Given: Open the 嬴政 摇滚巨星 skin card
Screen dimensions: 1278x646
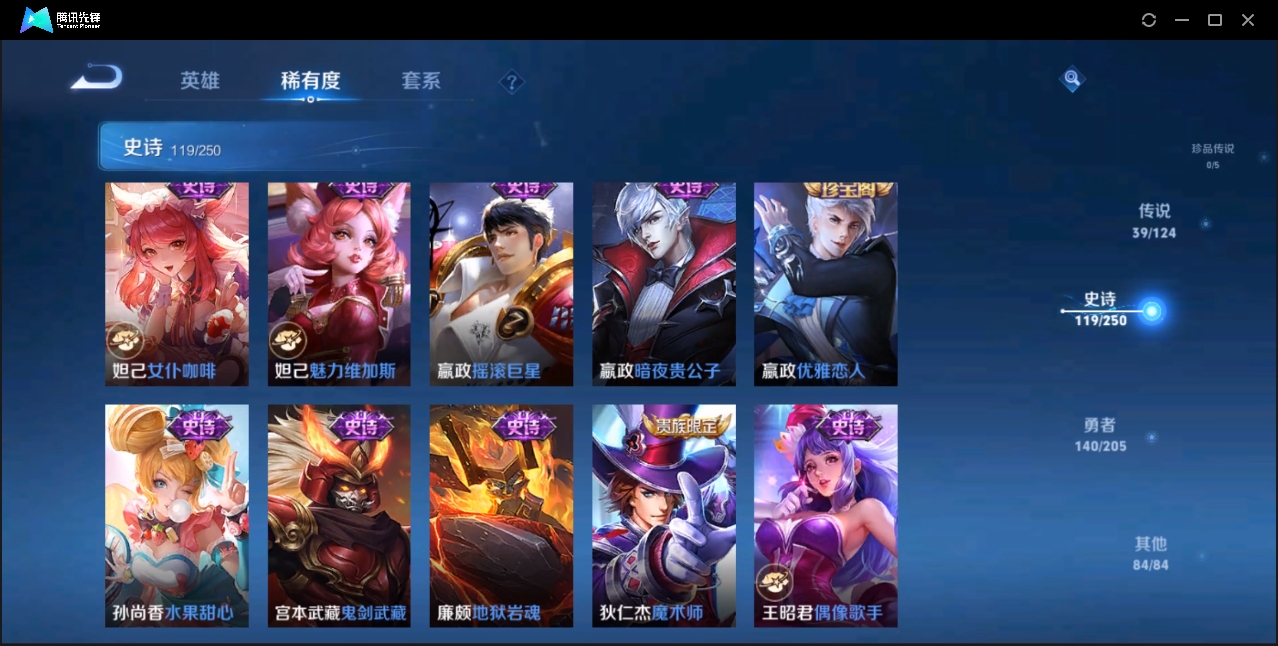Looking at the screenshot, I should click(x=501, y=284).
